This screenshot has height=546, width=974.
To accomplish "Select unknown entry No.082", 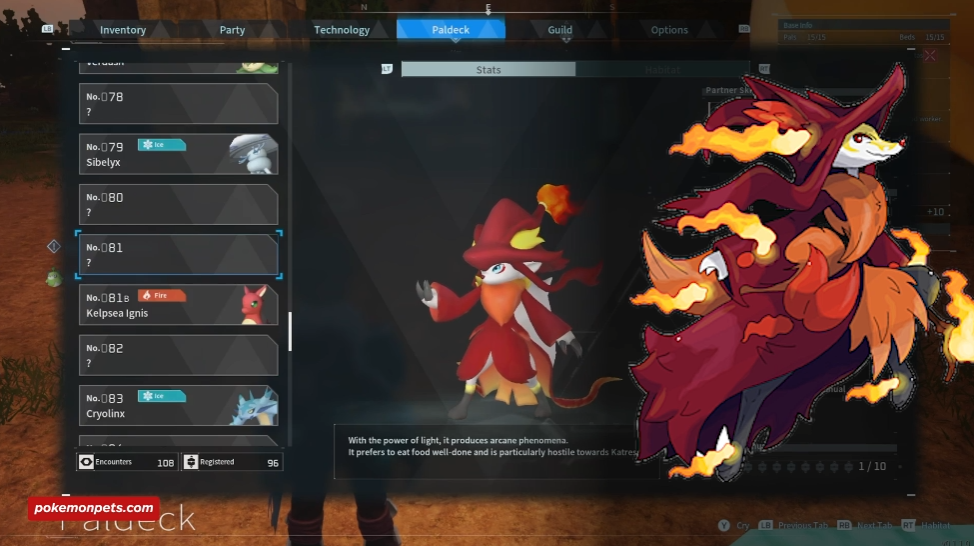I will [x=178, y=355].
